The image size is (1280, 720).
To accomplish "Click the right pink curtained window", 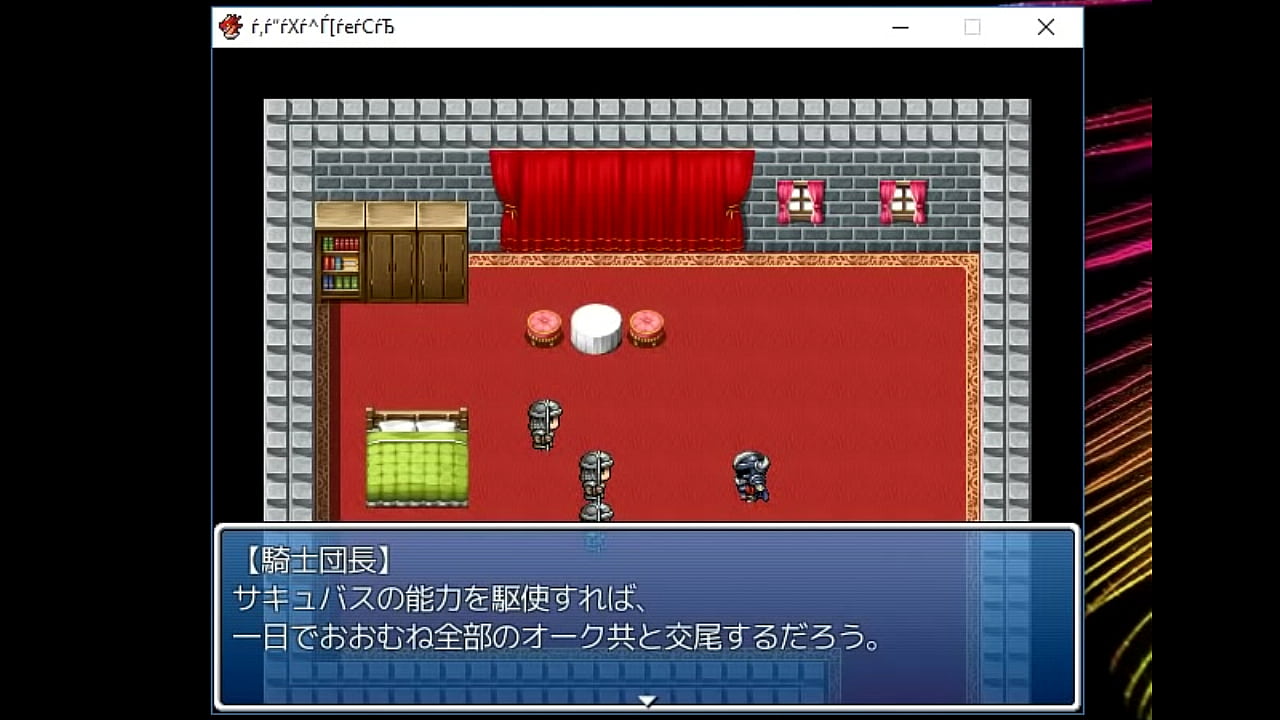I will tap(901, 200).
